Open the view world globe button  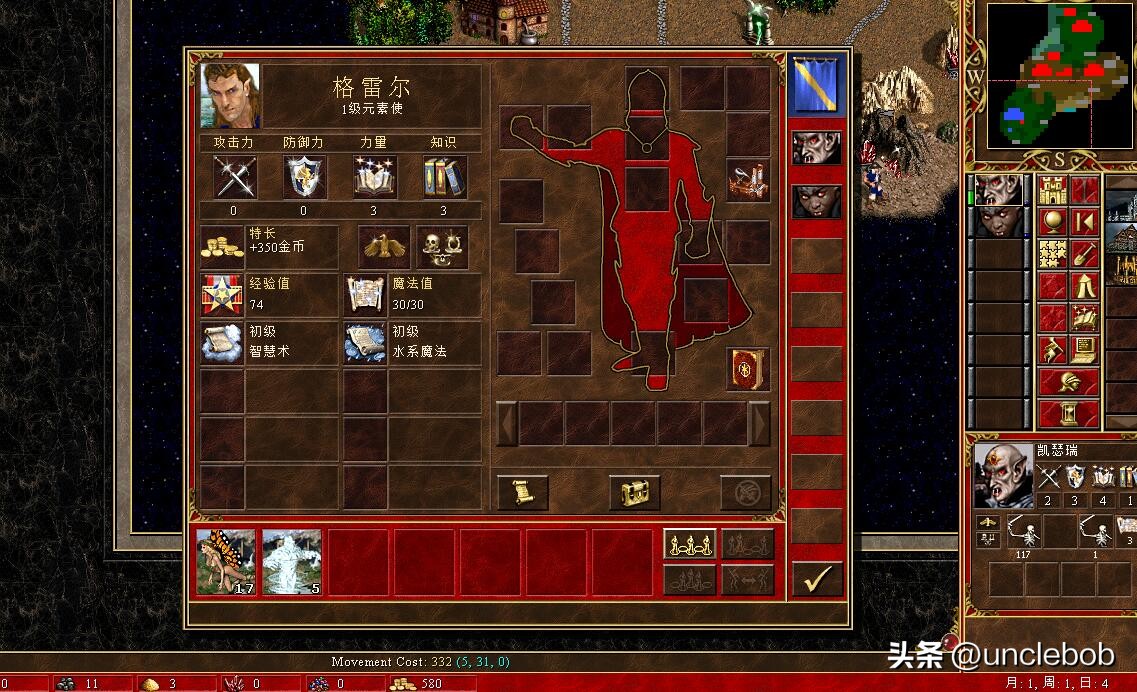1052,221
